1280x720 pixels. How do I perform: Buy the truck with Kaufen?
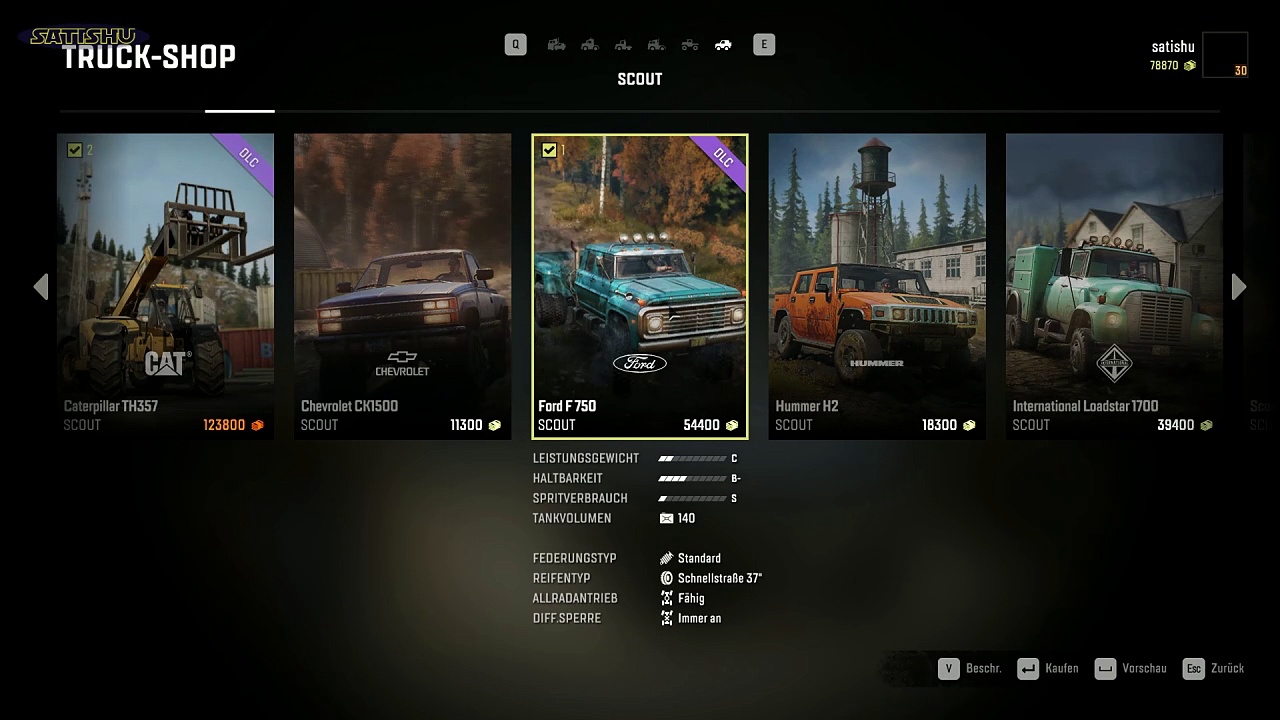pyautogui.click(x=1047, y=669)
